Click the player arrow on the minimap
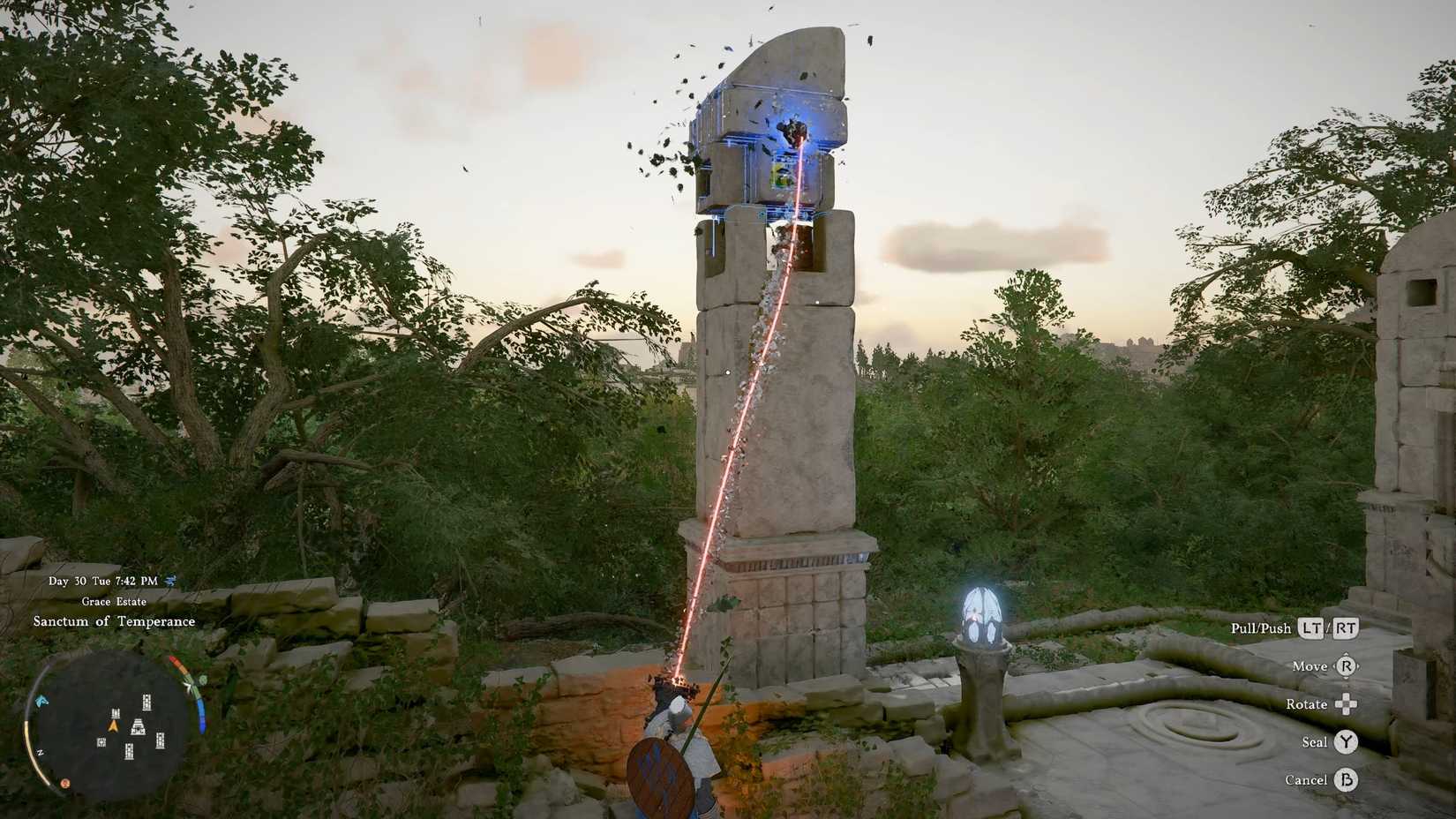Screen dimensions: 1456x819 click(x=114, y=725)
